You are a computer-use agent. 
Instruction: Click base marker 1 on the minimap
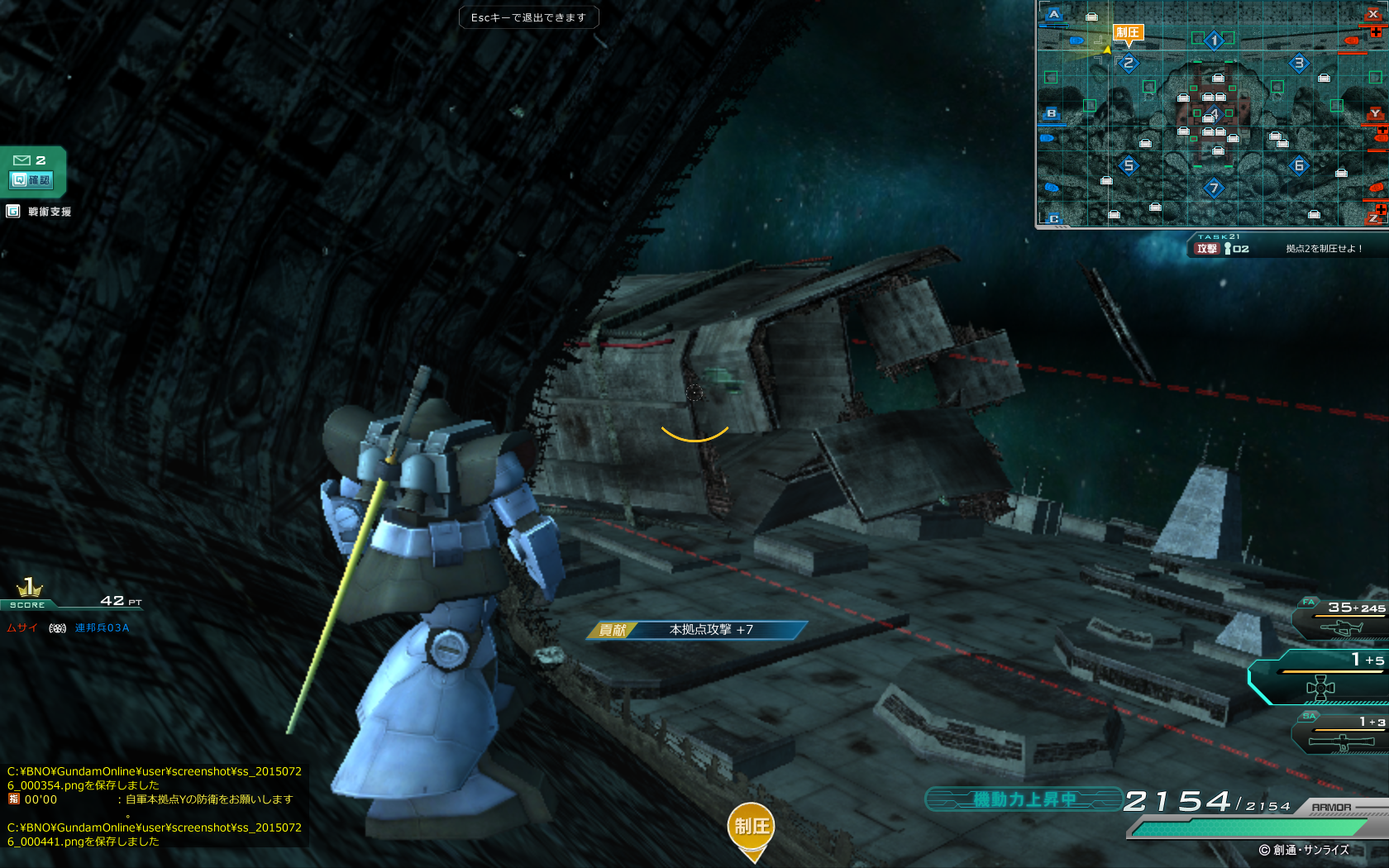(x=1214, y=40)
